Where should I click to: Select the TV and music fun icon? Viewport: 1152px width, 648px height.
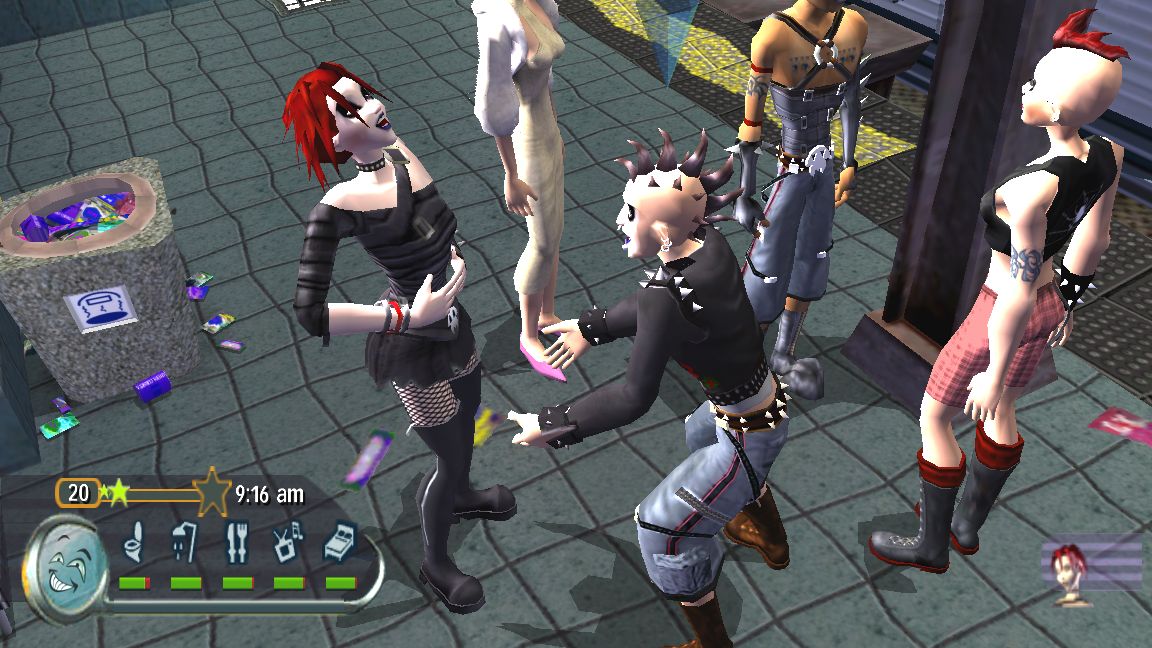pyautogui.click(x=288, y=543)
